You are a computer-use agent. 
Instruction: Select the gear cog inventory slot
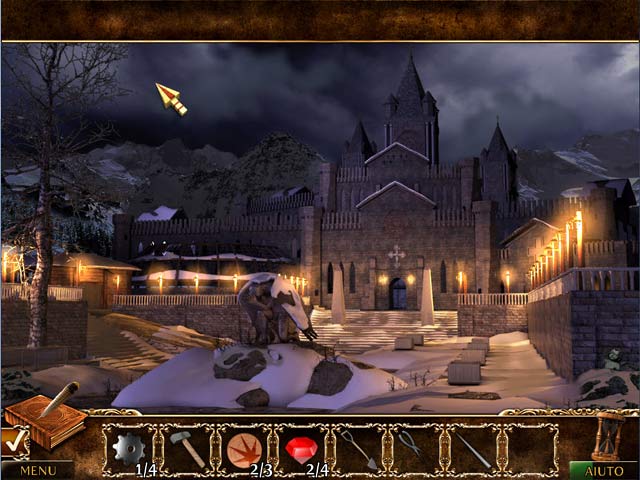pos(129,448)
